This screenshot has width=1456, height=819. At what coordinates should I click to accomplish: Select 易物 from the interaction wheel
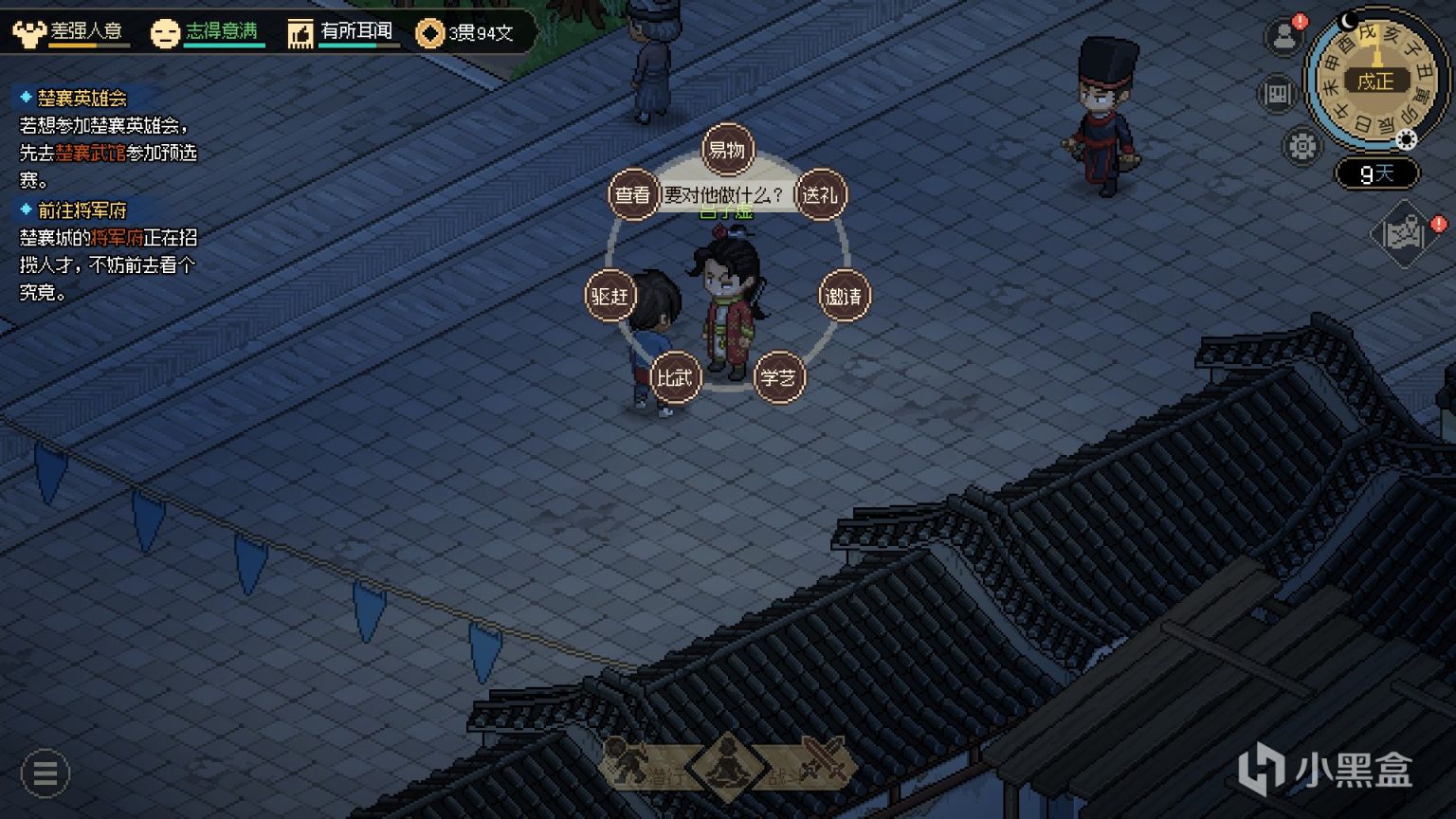pyautogui.click(x=726, y=148)
